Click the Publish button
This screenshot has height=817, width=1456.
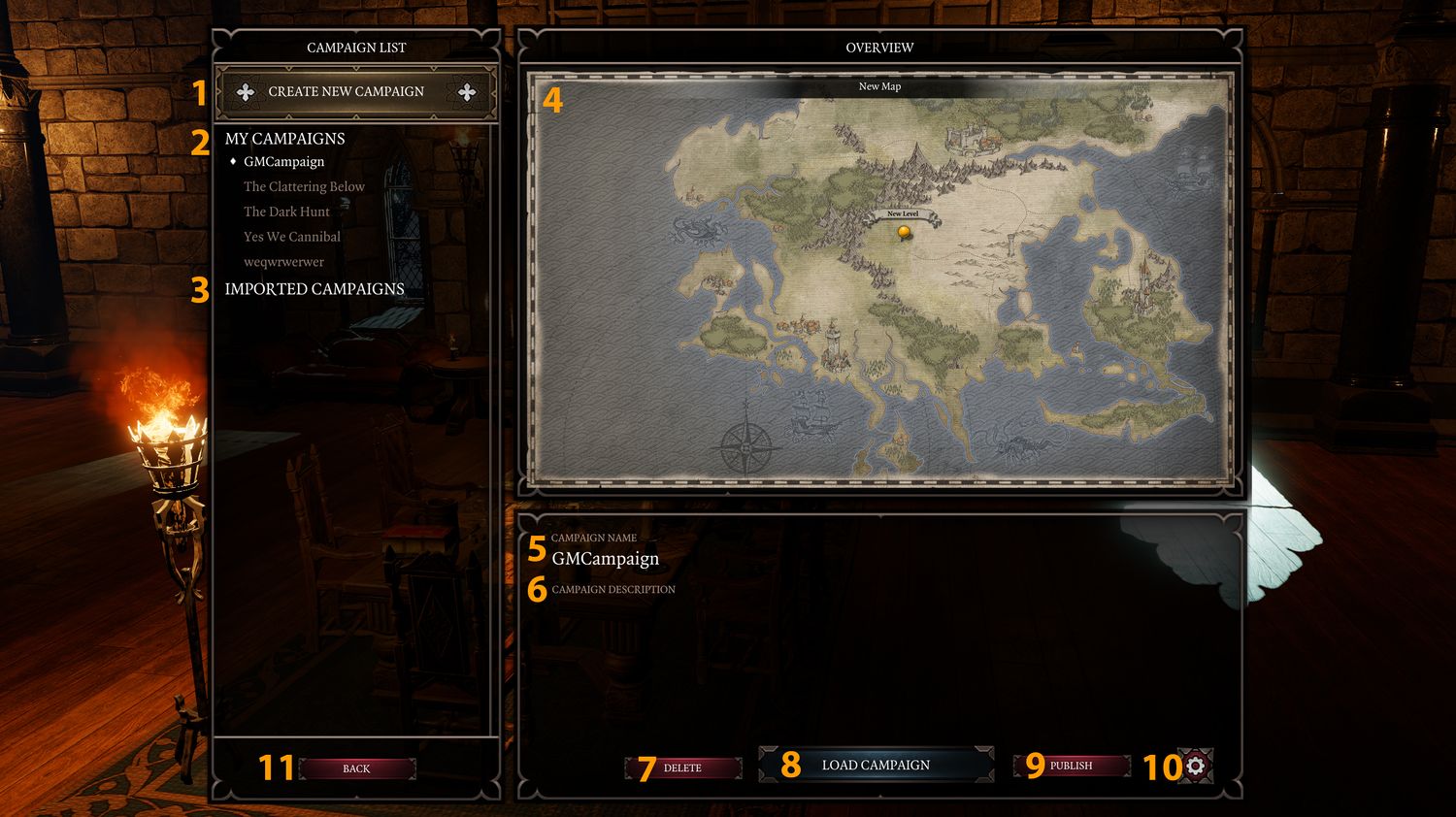[x=1071, y=766]
